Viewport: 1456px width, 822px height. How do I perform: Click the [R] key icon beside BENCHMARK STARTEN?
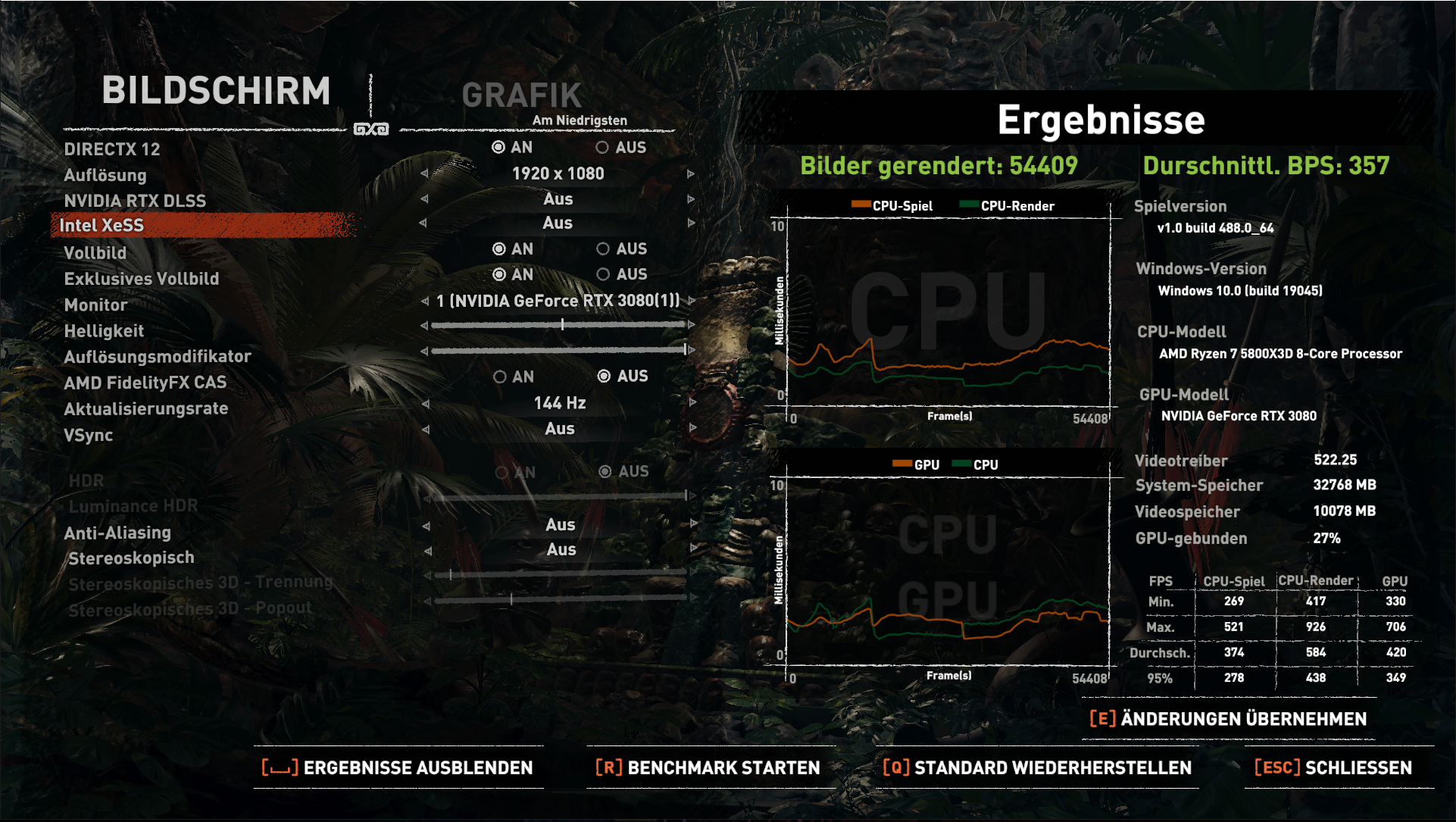coord(608,767)
